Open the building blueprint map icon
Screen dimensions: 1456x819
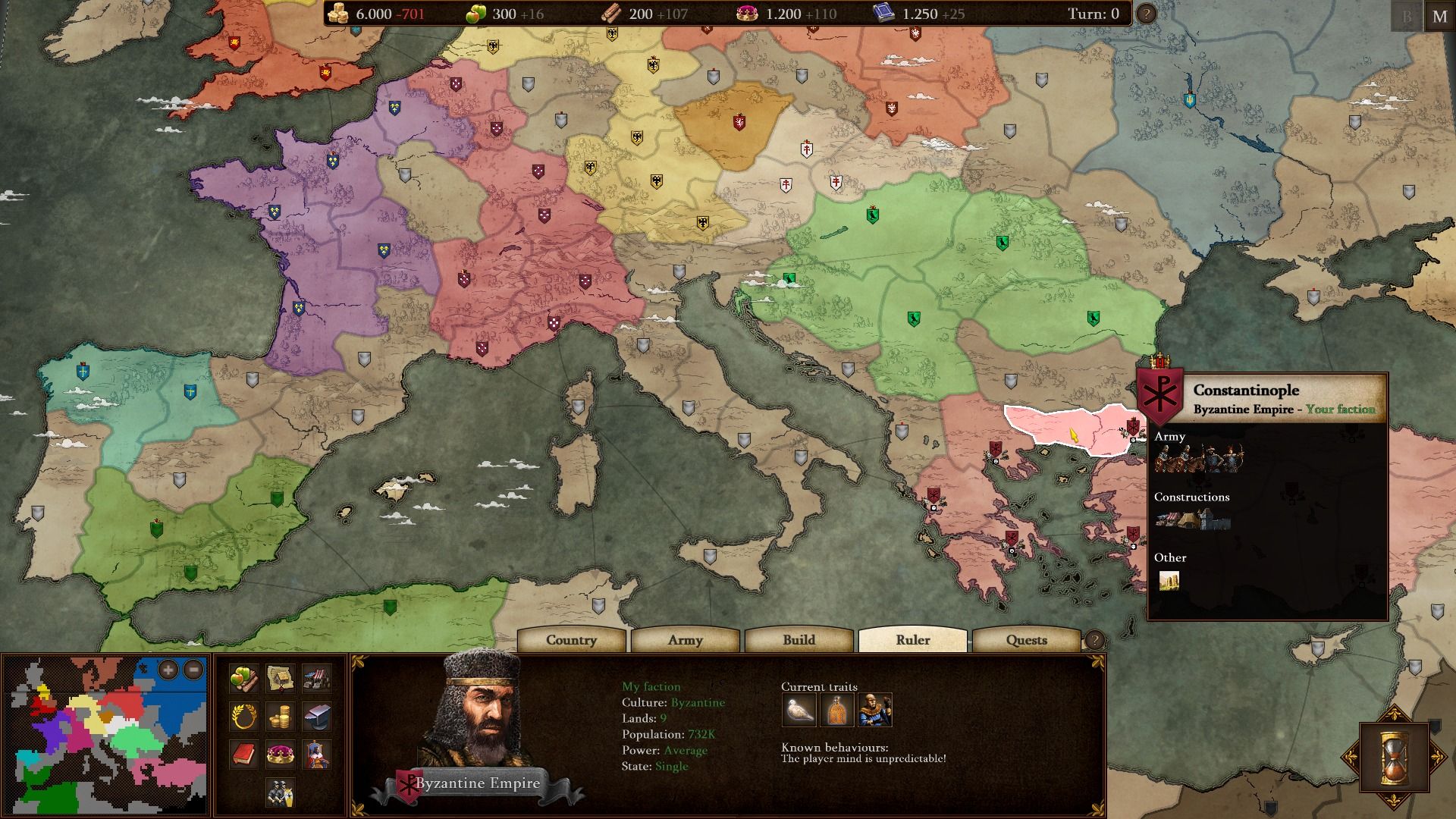click(281, 678)
